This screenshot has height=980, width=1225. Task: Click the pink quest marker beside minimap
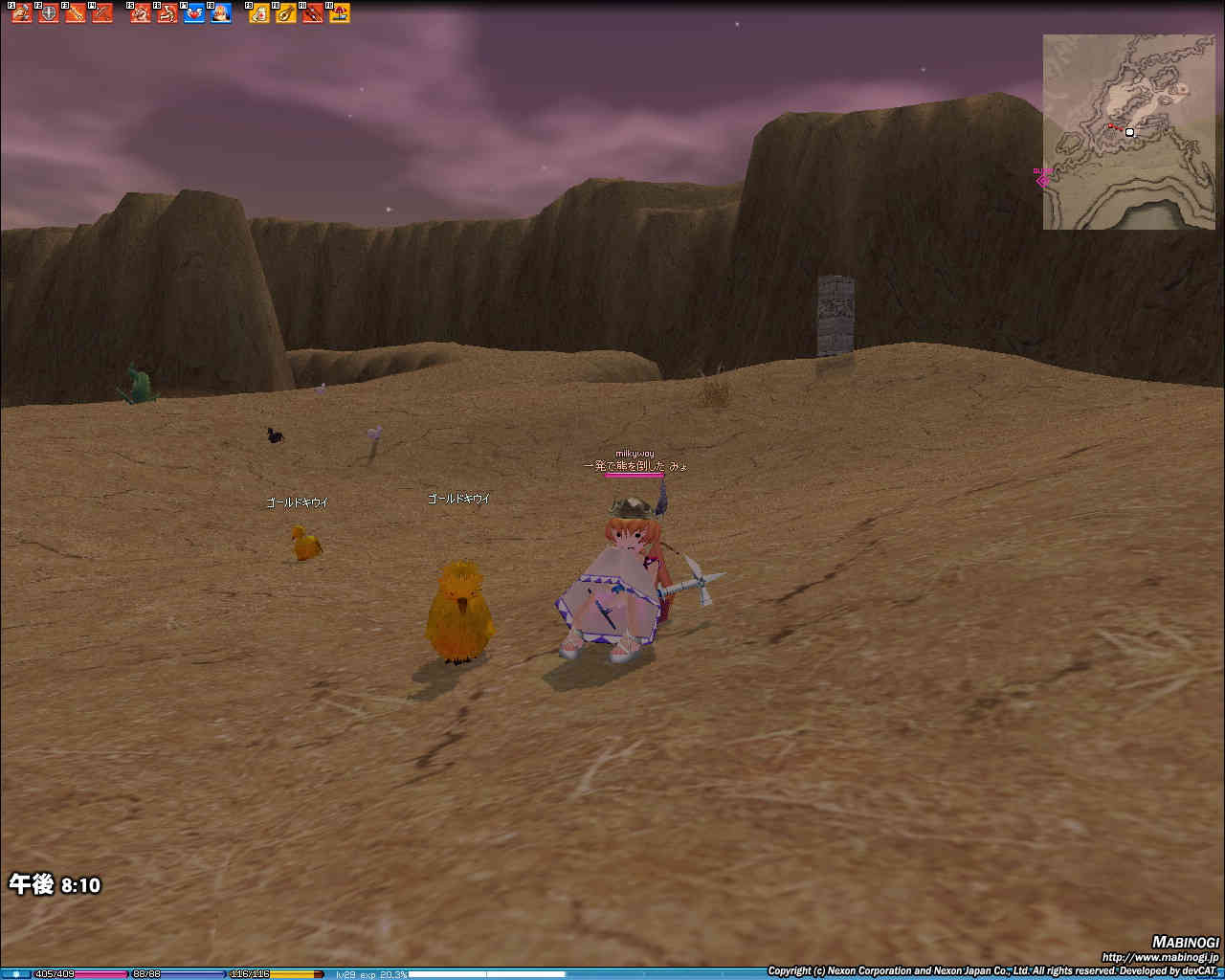tap(1042, 178)
